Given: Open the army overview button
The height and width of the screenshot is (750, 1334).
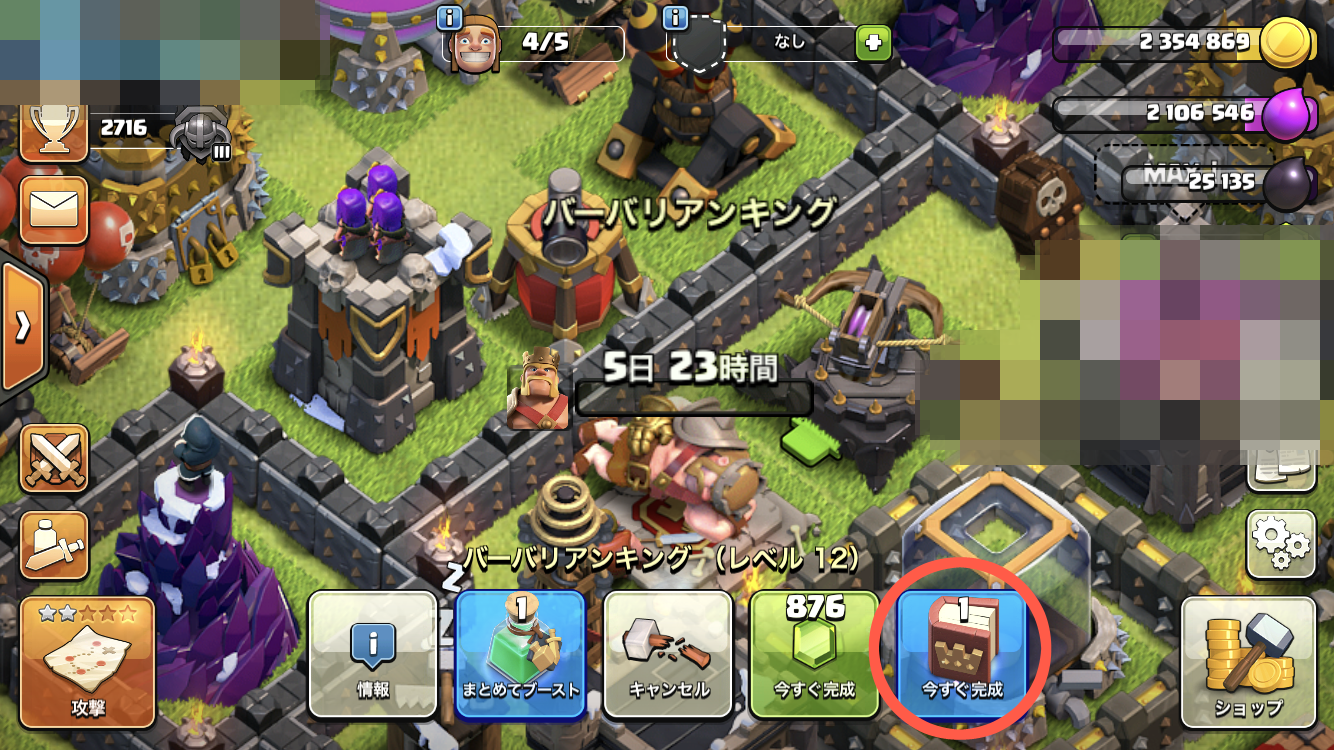Looking at the screenshot, I should [x=53, y=545].
